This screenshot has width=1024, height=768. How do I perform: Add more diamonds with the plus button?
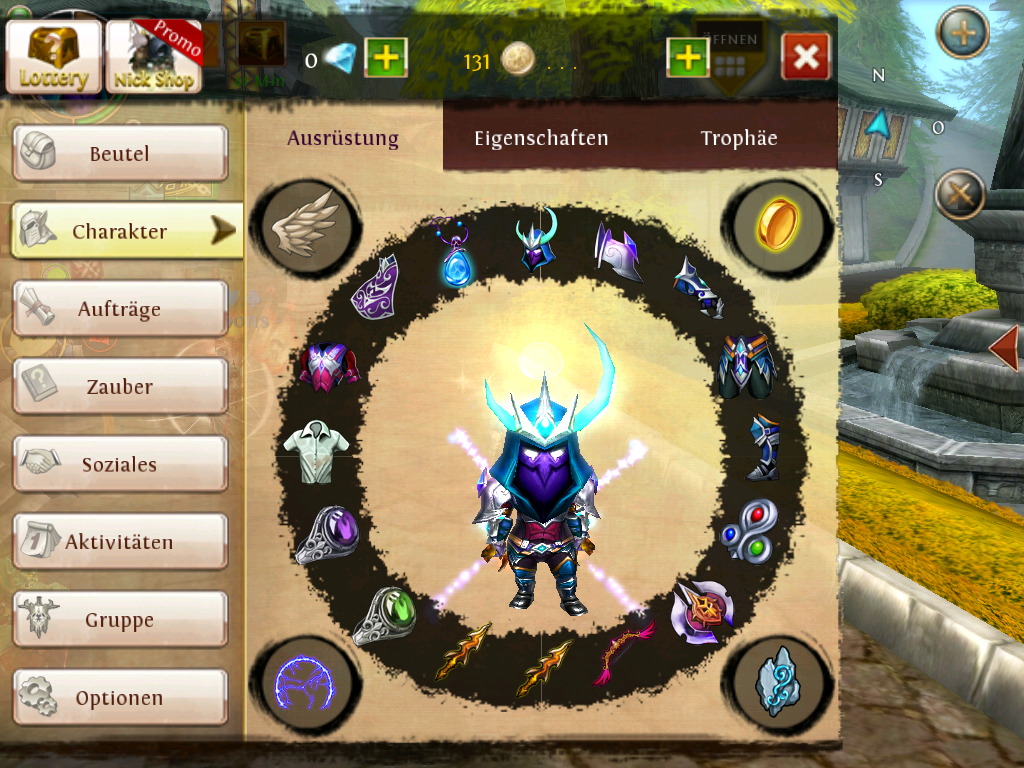point(385,61)
